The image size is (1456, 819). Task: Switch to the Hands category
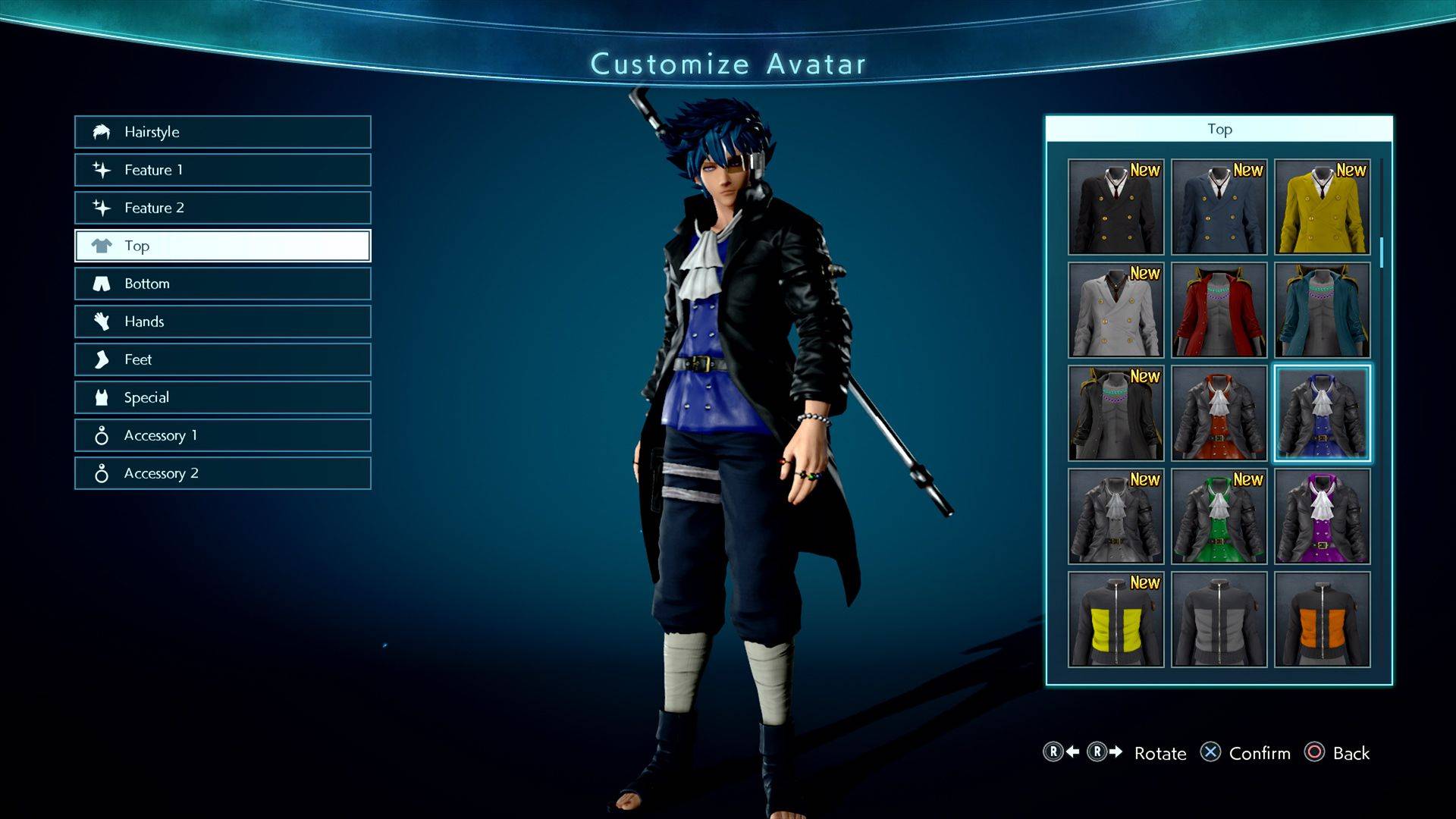(x=222, y=322)
